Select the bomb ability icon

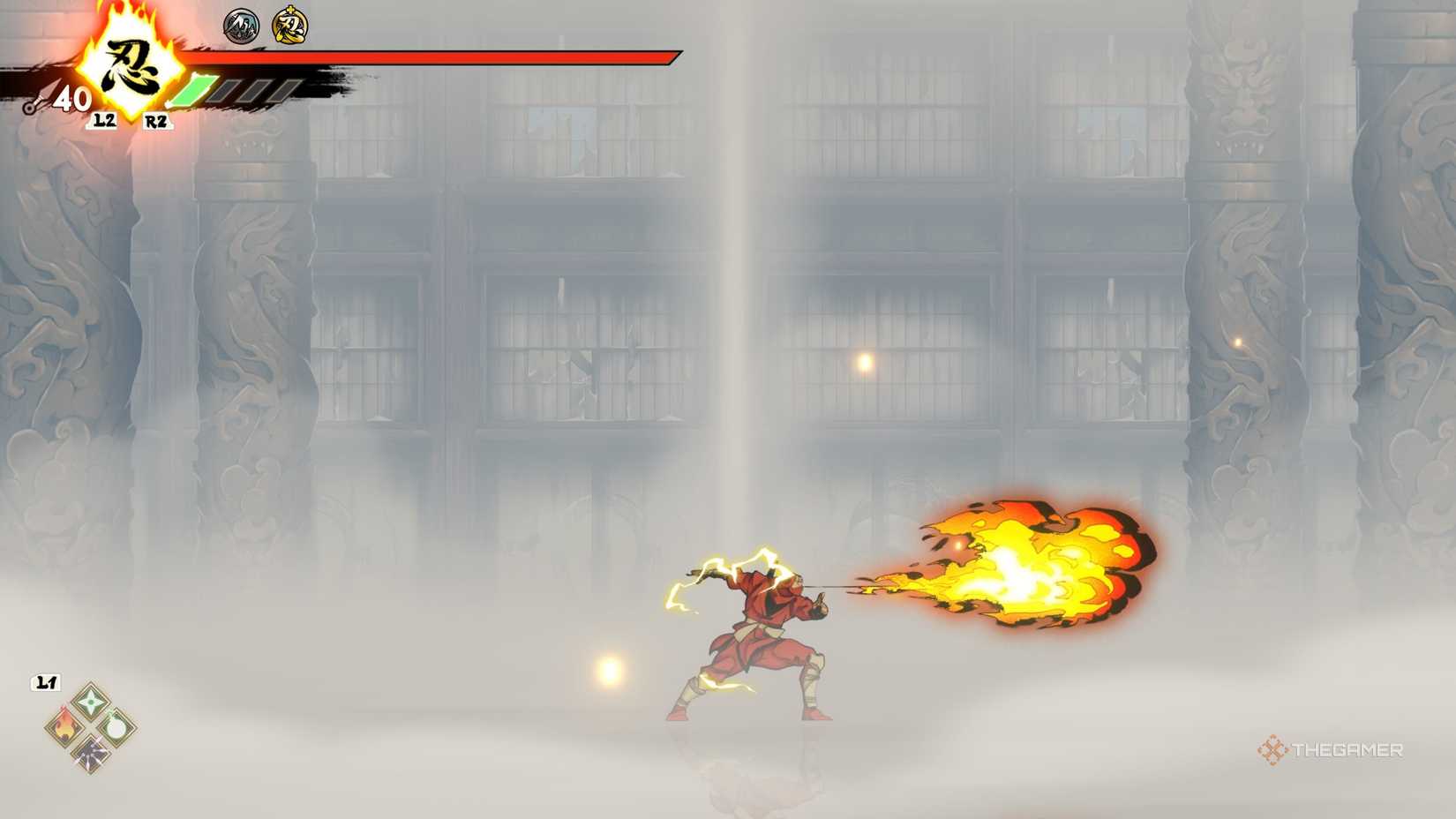115,728
